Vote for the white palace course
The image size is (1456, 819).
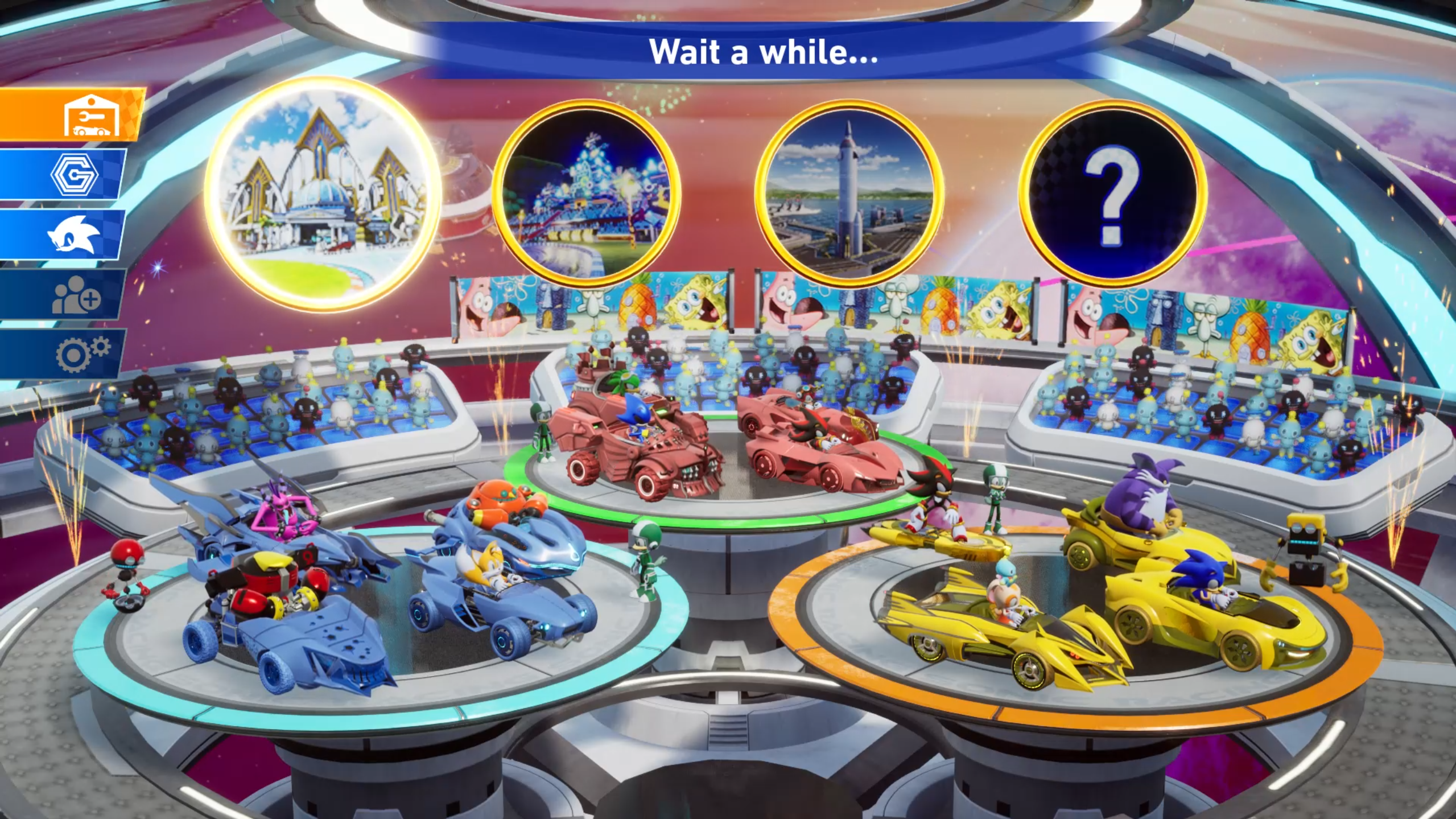coord(323,195)
